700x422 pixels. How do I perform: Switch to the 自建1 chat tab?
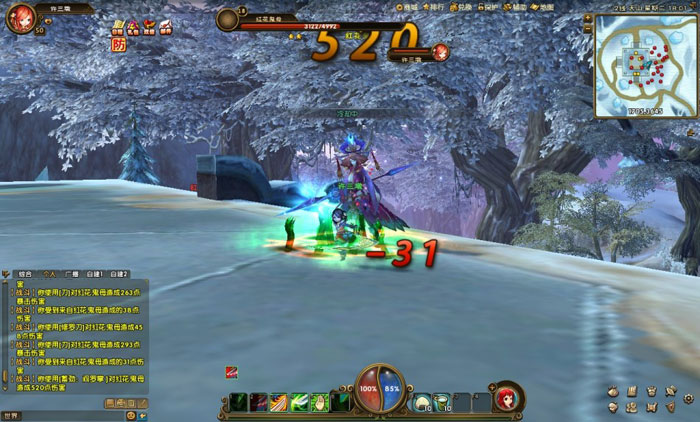(x=95, y=273)
